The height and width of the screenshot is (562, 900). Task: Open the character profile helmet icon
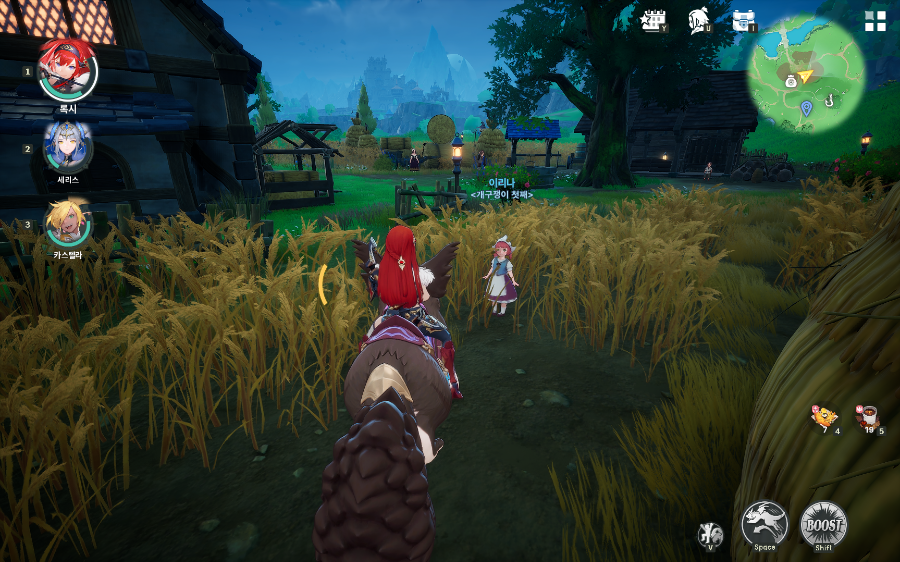(699, 20)
